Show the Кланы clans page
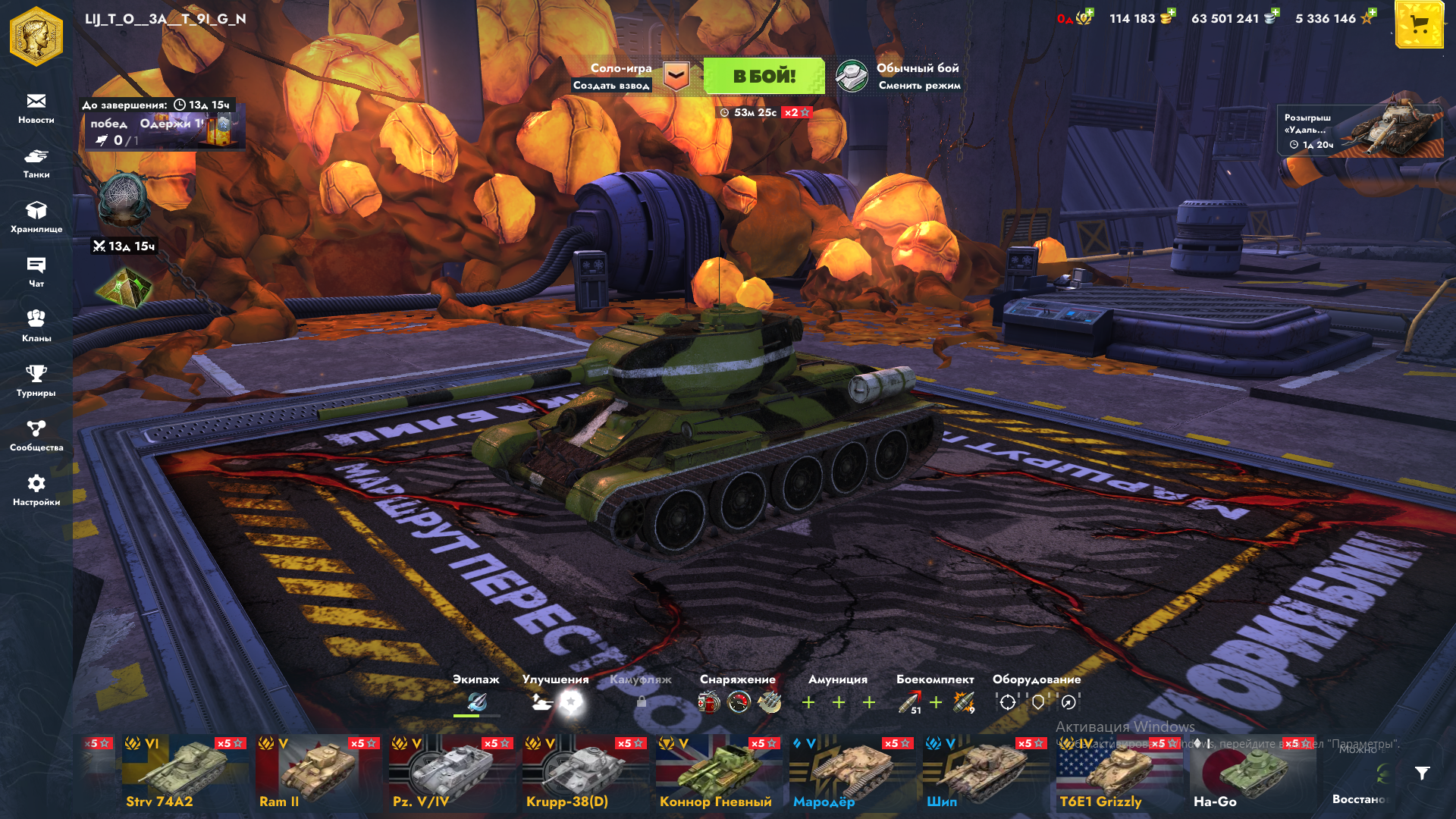 click(x=36, y=326)
